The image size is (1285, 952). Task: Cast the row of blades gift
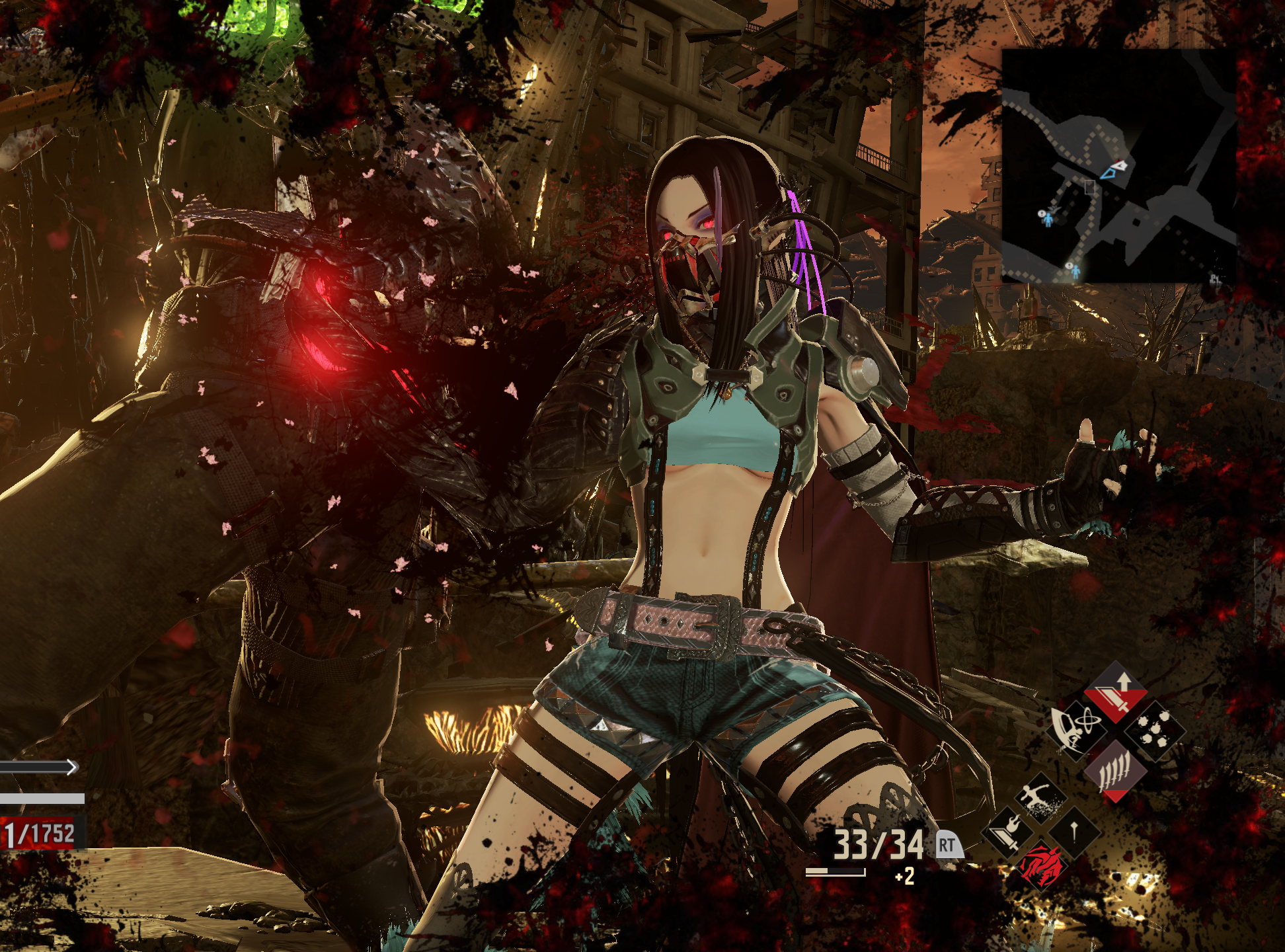1115,770
